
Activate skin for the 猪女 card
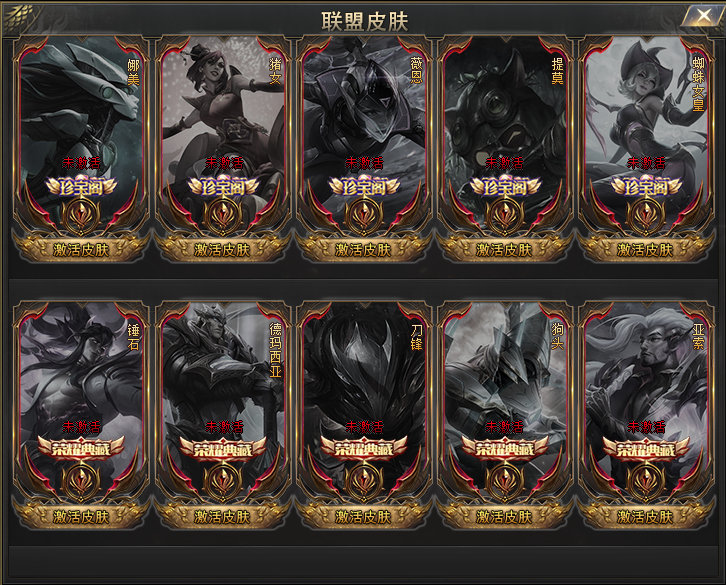pyautogui.click(x=222, y=250)
